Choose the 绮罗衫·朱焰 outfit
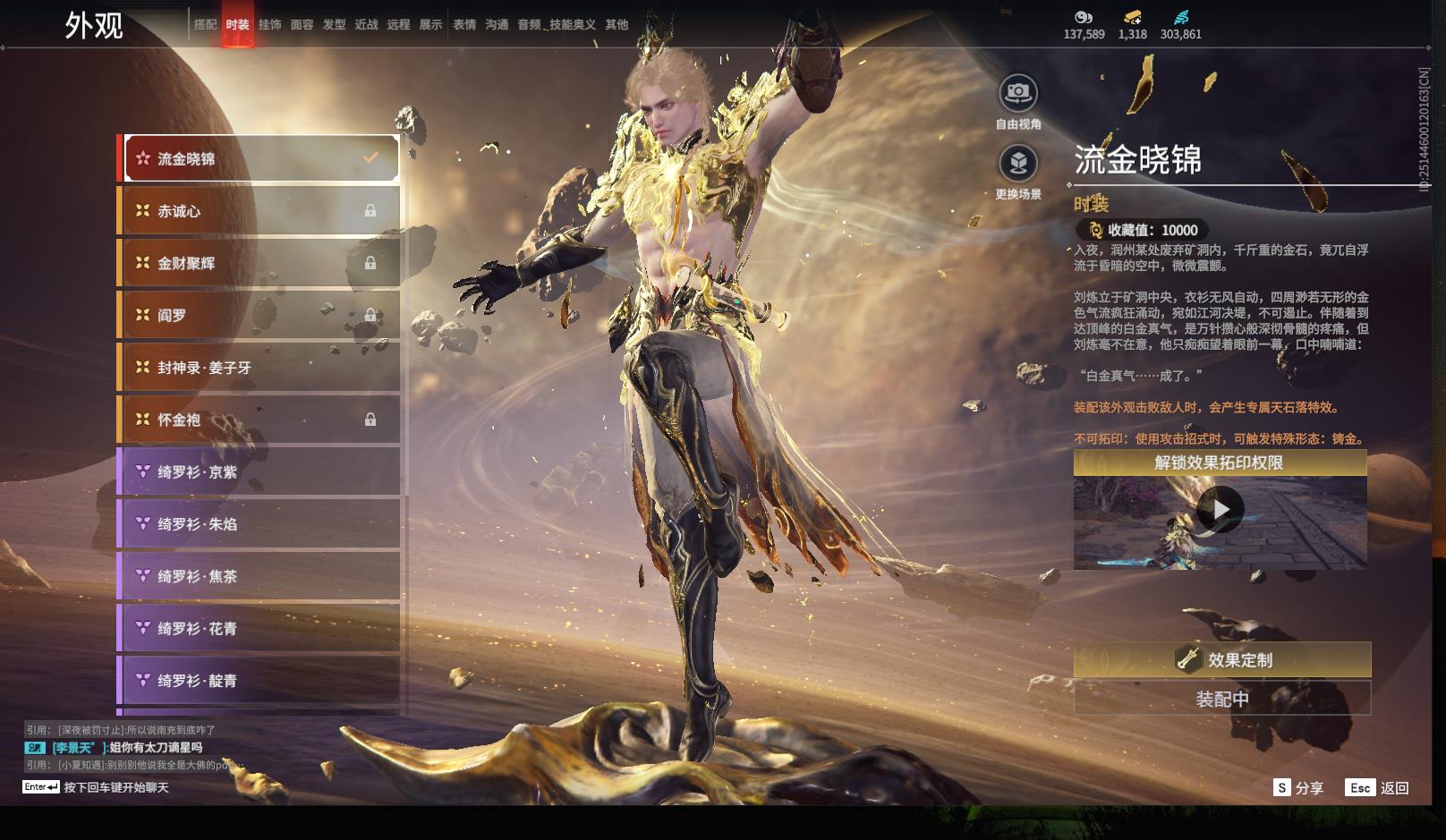Viewport: 1446px width, 840px height. tap(259, 524)
